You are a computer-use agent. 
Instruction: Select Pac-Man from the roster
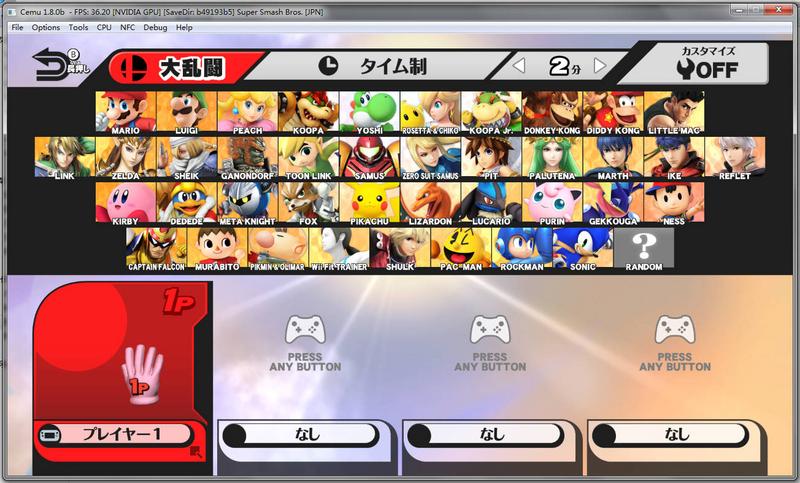(x=460, y=248)
